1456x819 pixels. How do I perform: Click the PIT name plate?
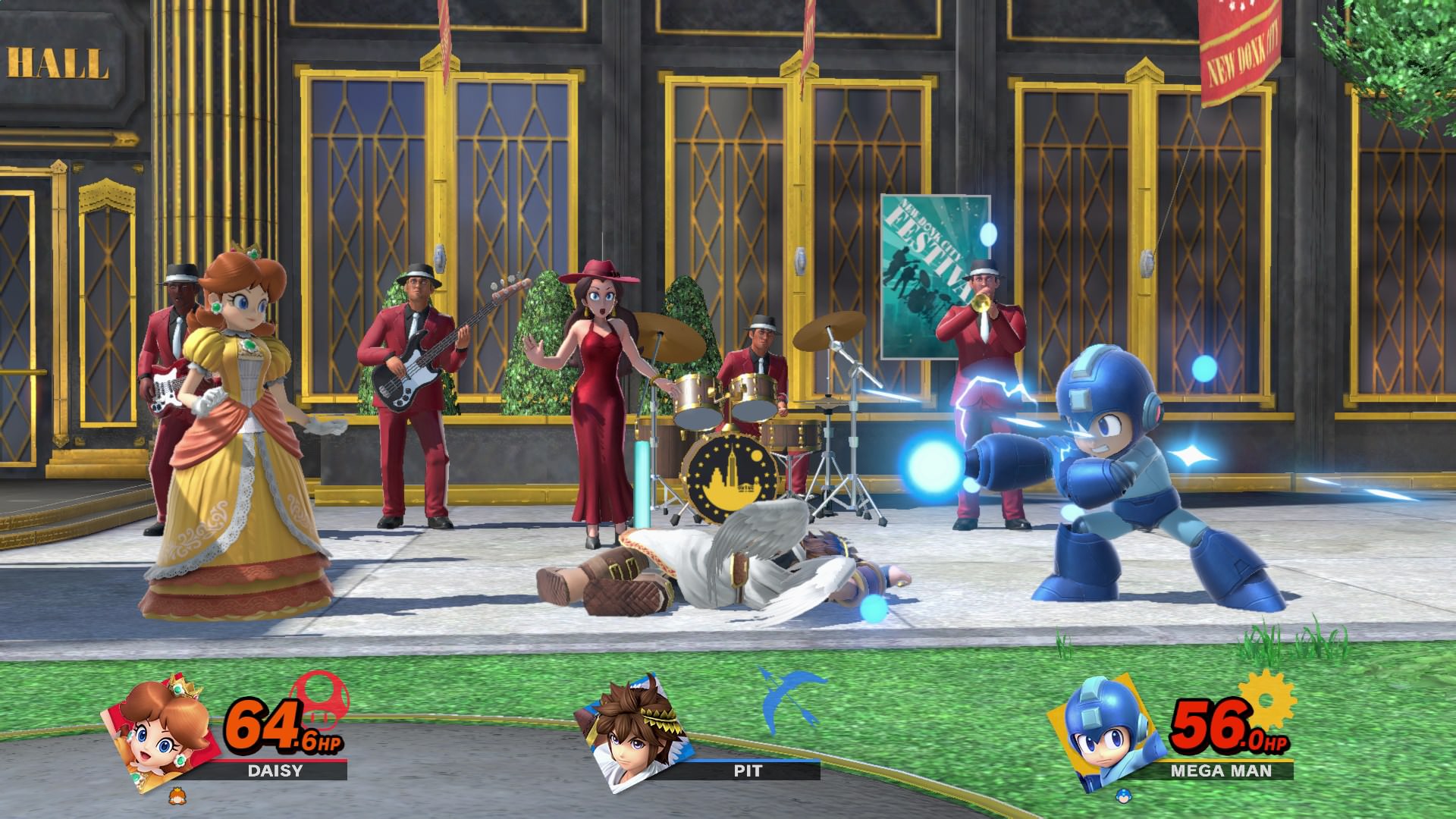tap(747, 771)
